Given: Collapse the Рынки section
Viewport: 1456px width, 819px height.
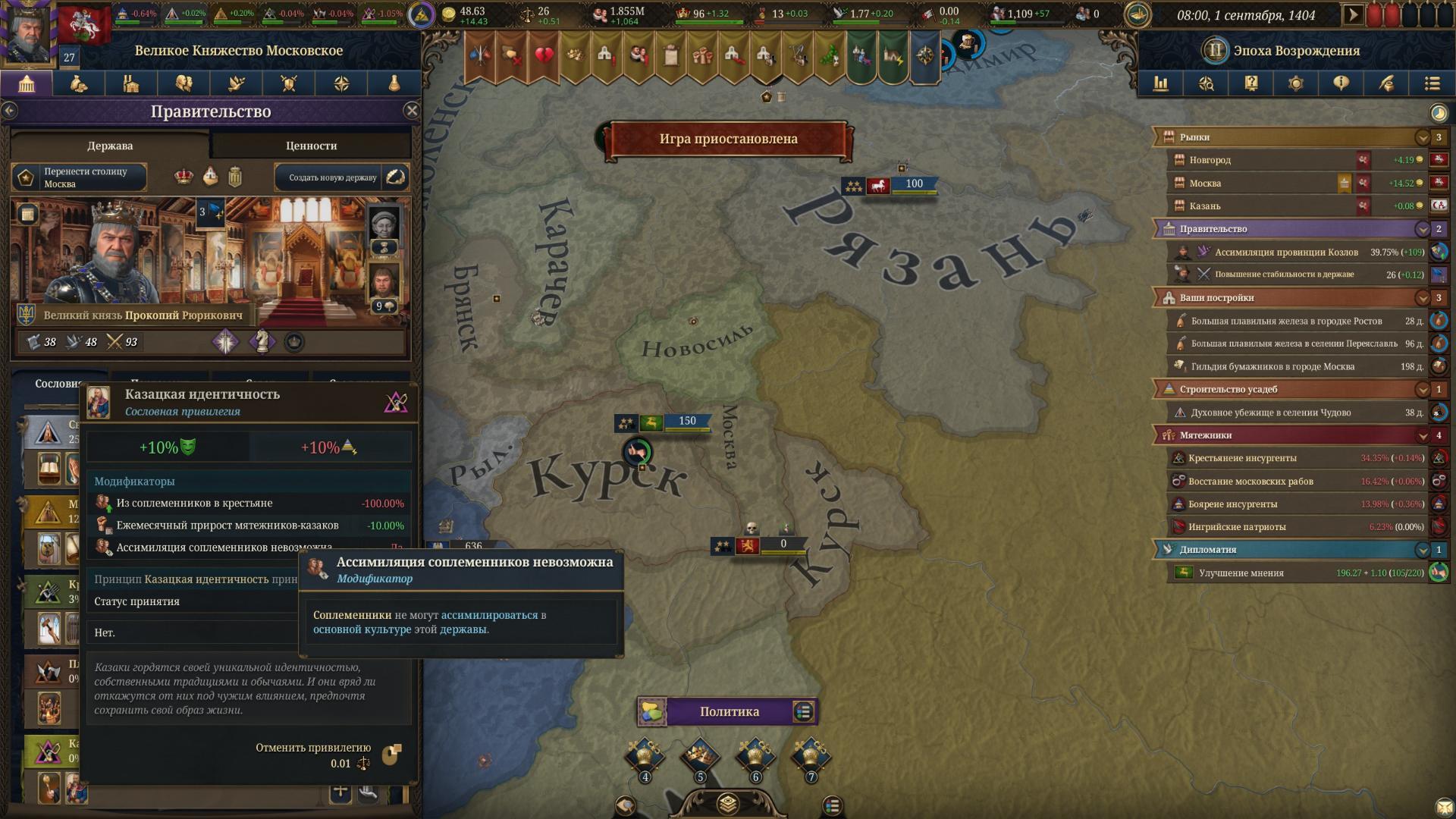Looking at the screenshot, I should click(x=1422, y=137).
